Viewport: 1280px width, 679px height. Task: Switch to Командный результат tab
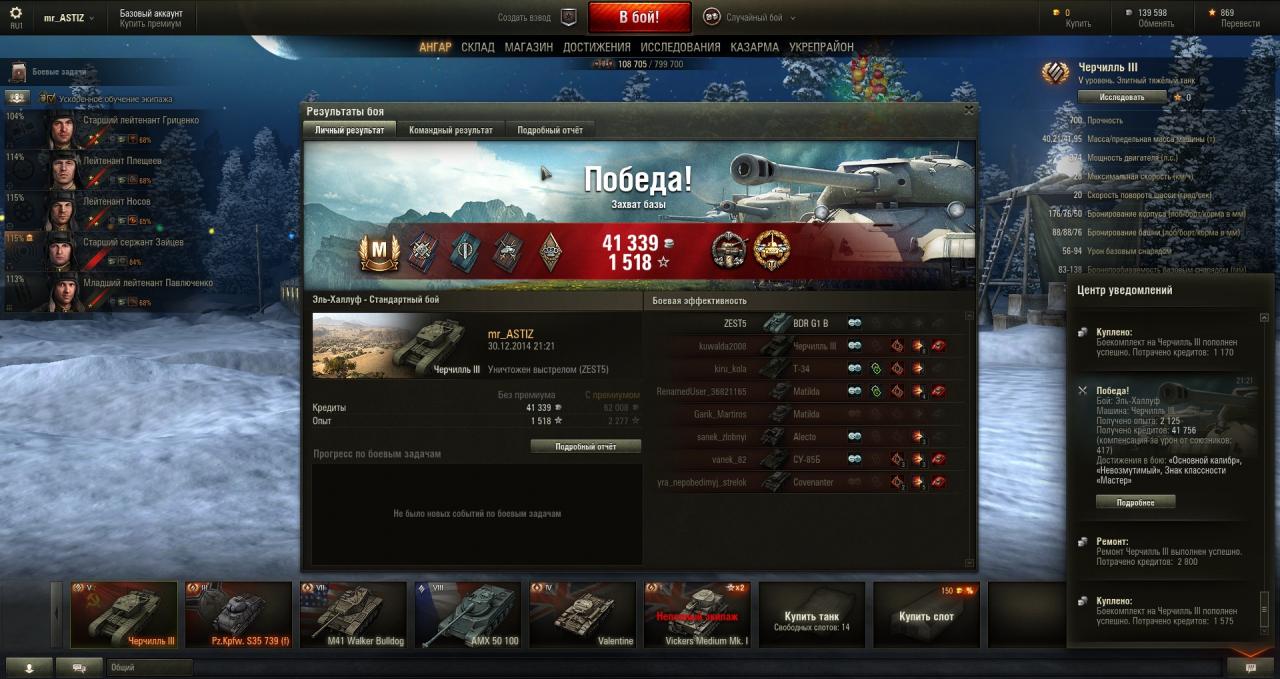click(450, 130)
